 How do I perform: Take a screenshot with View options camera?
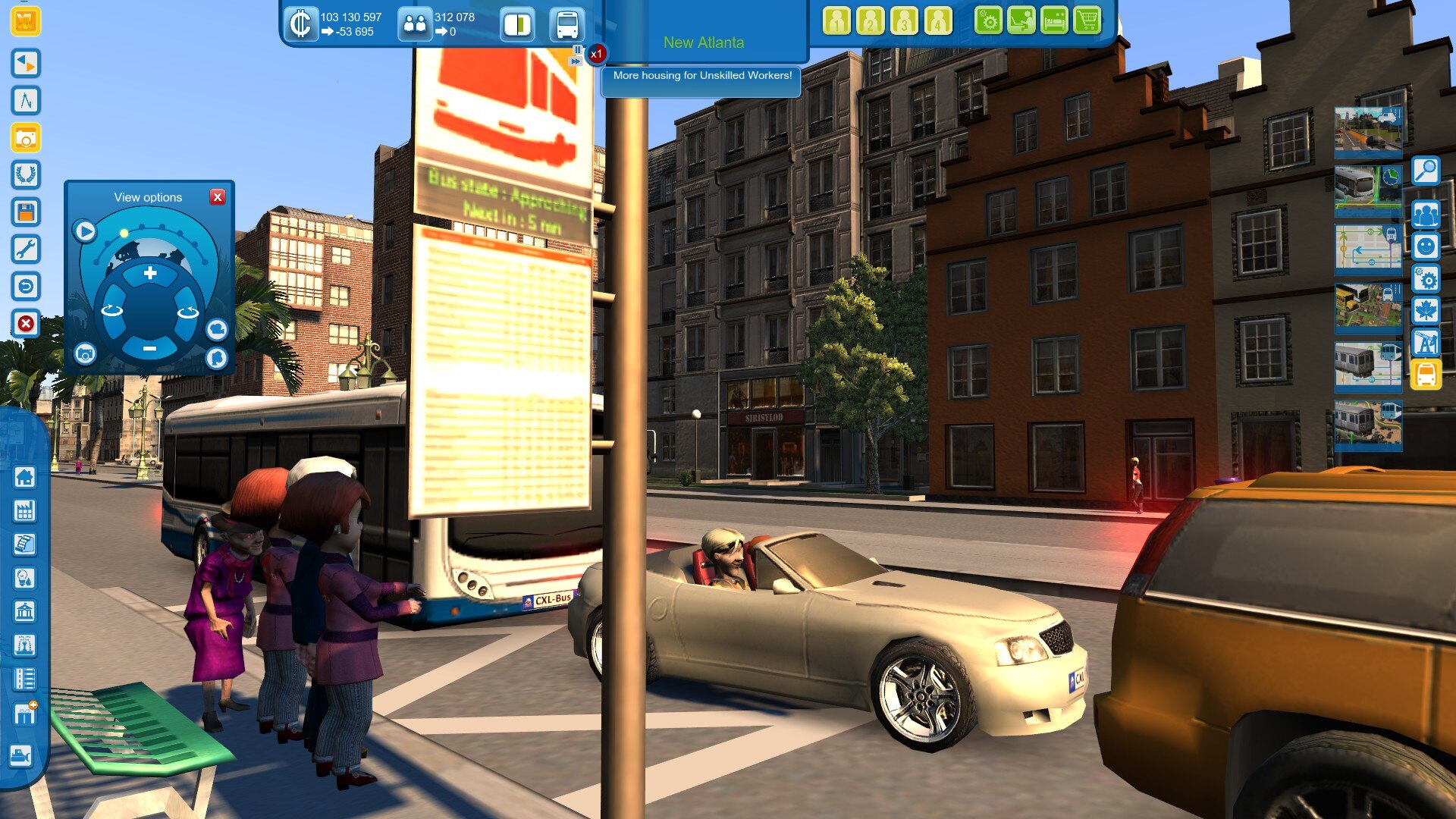(85, 353)
